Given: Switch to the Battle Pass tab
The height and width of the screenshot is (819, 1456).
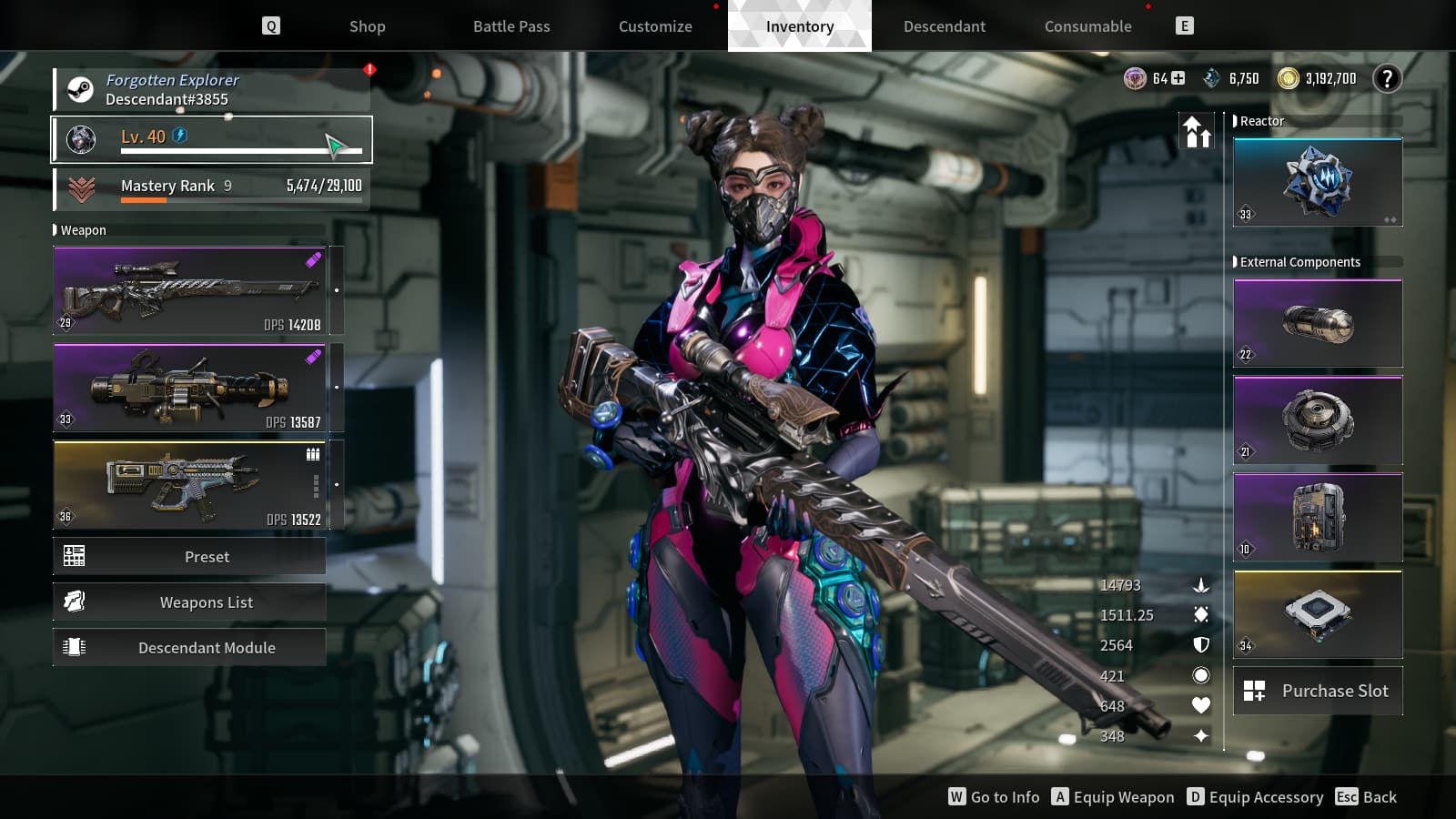Looking at the screenshot, I should pyautogui.click(x=511, y=26).
